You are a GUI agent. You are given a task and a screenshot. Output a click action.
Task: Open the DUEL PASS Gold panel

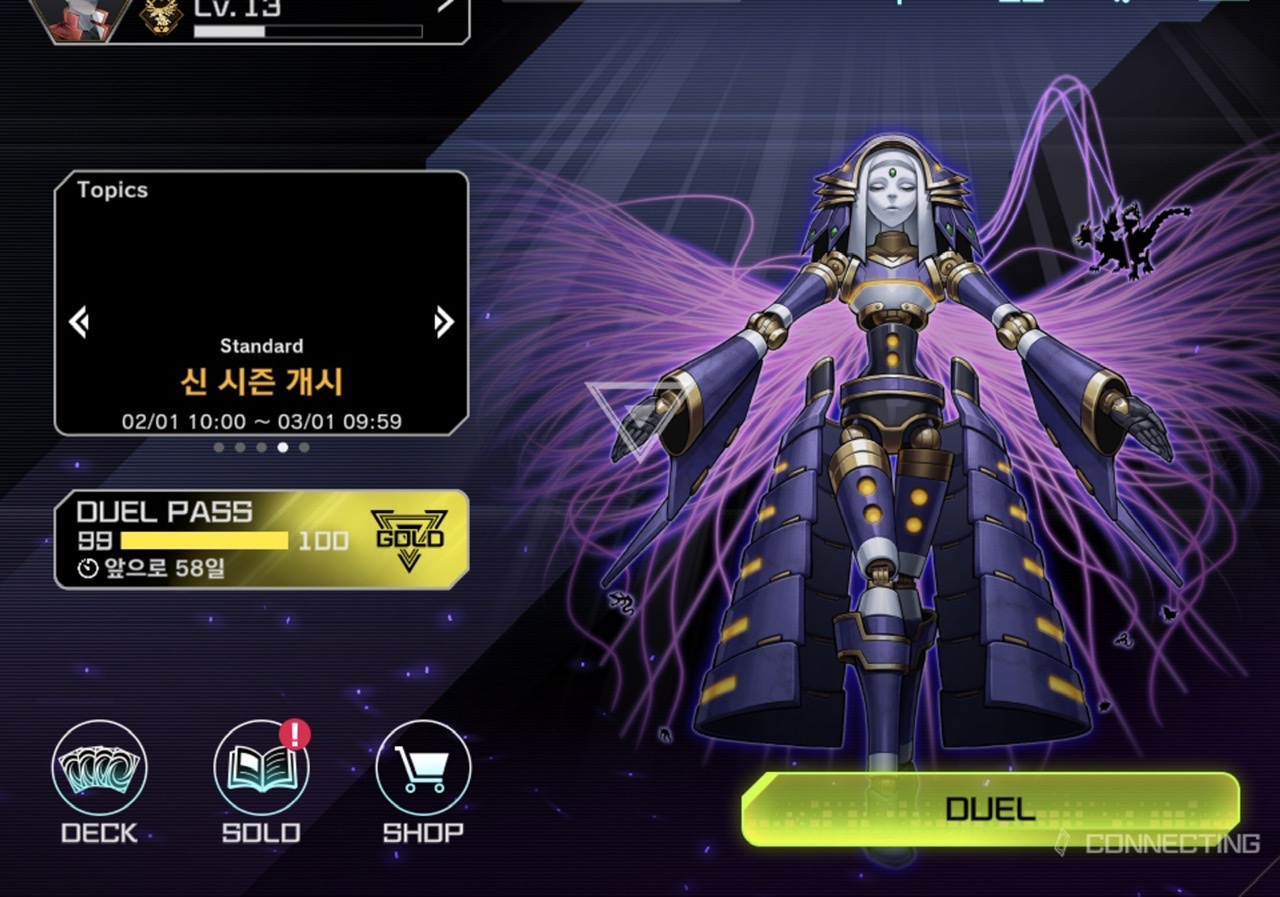(x=261, y=539)
